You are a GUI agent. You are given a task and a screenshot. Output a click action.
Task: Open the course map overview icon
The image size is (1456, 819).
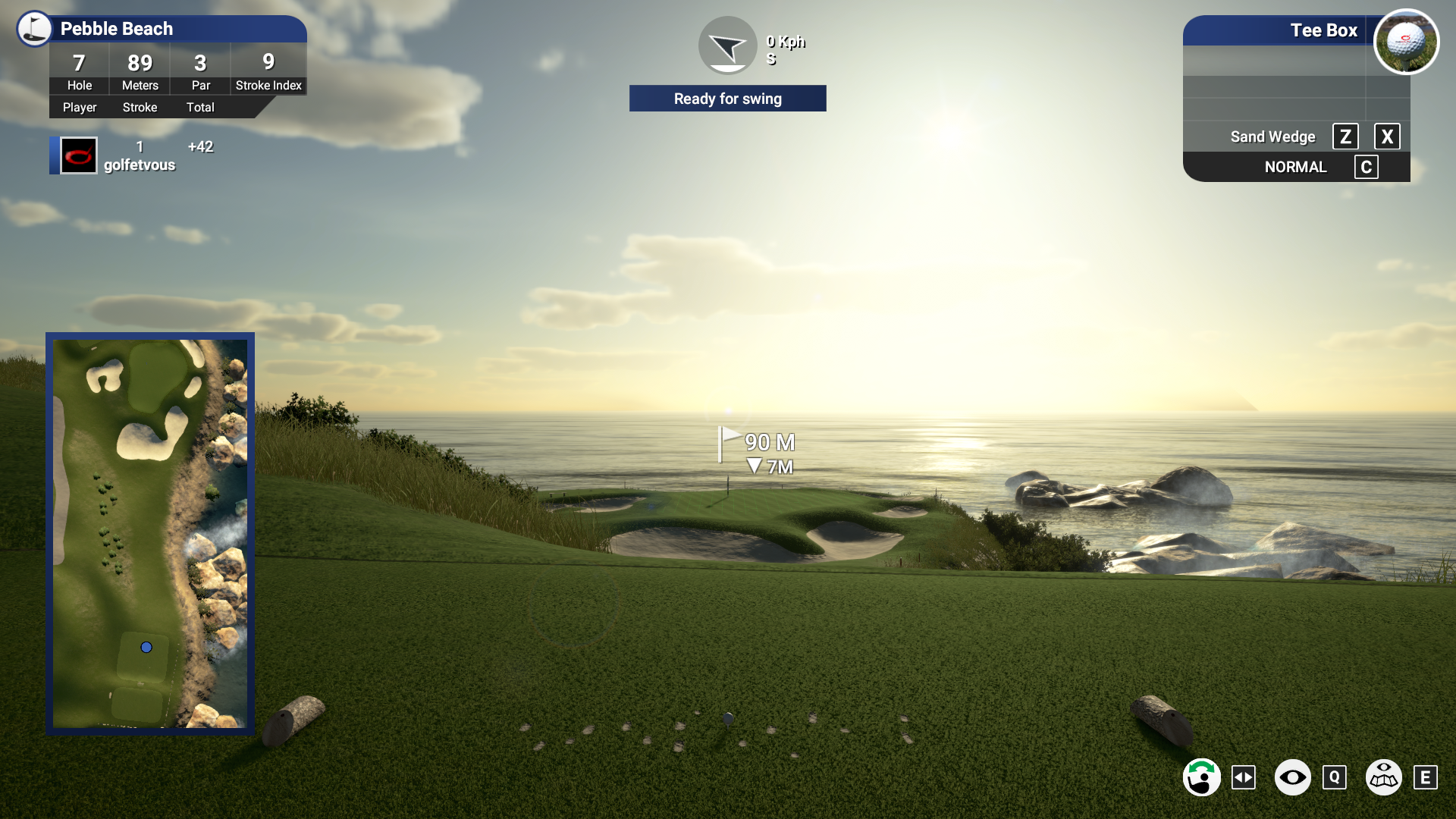click(1384, 777)
